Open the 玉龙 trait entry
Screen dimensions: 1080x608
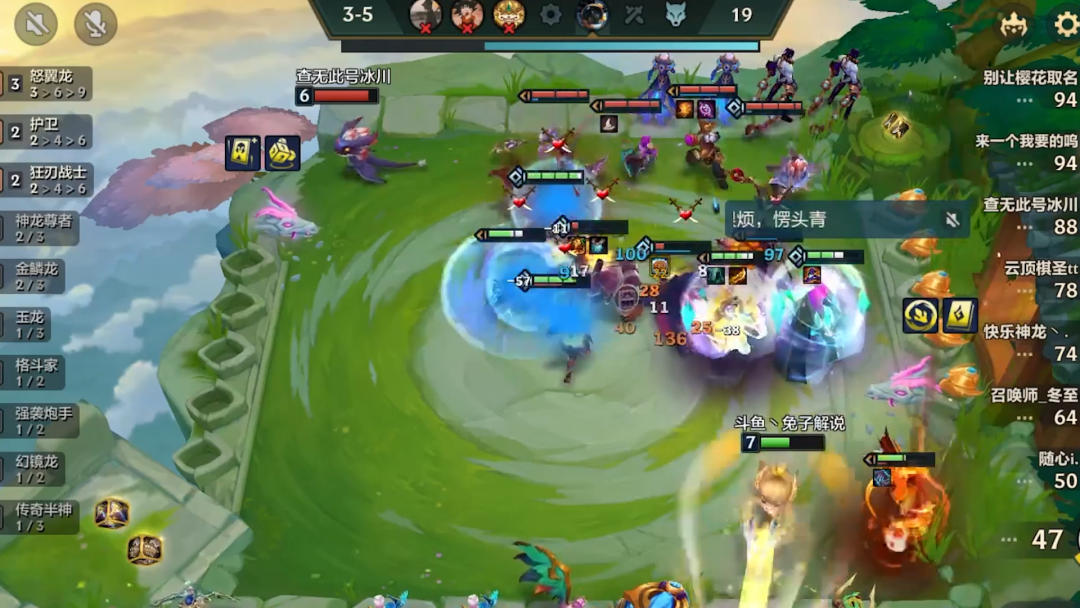point(30,325)
